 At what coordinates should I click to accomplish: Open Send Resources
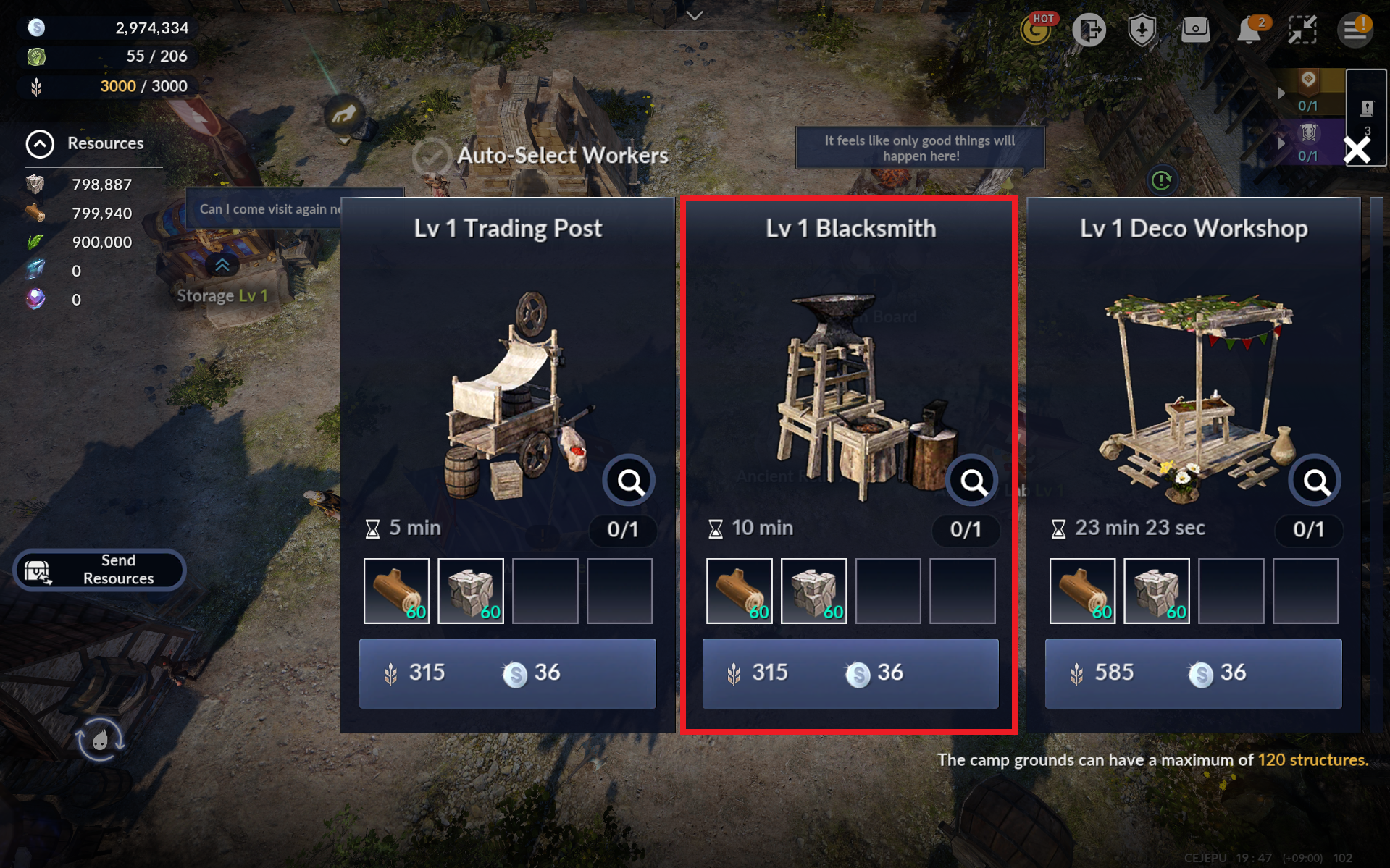tap(100, 570)
